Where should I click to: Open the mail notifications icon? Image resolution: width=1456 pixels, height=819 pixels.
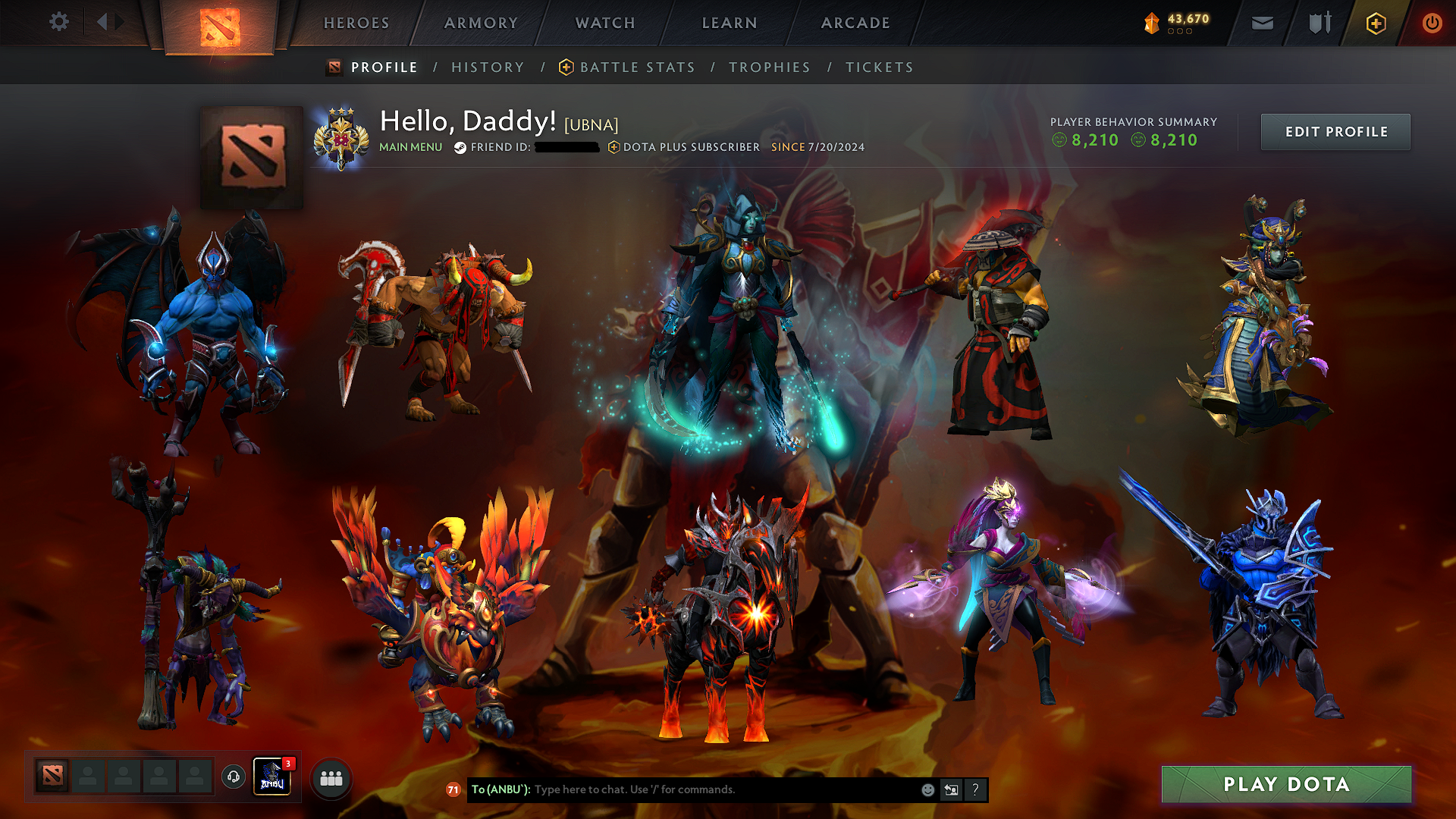(1262, 23)
